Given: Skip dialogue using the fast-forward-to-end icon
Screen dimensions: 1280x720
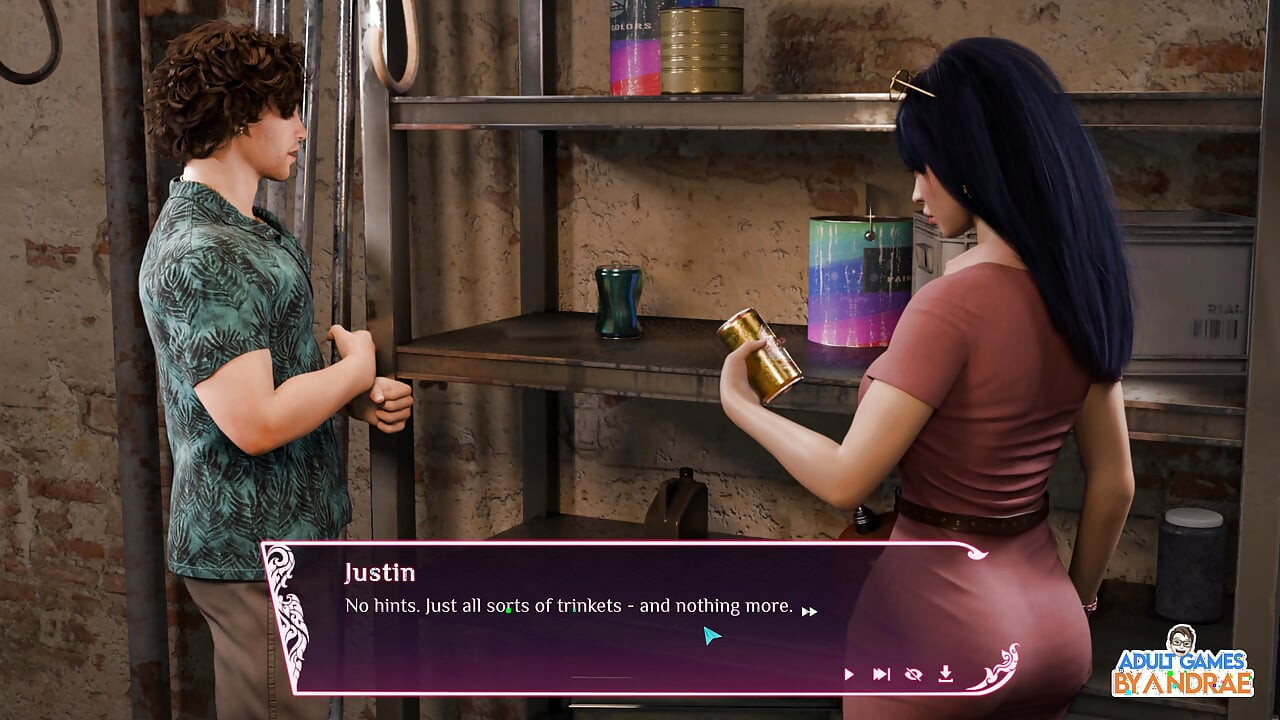Looking at the screenshot, I should [x=881, y=675].
